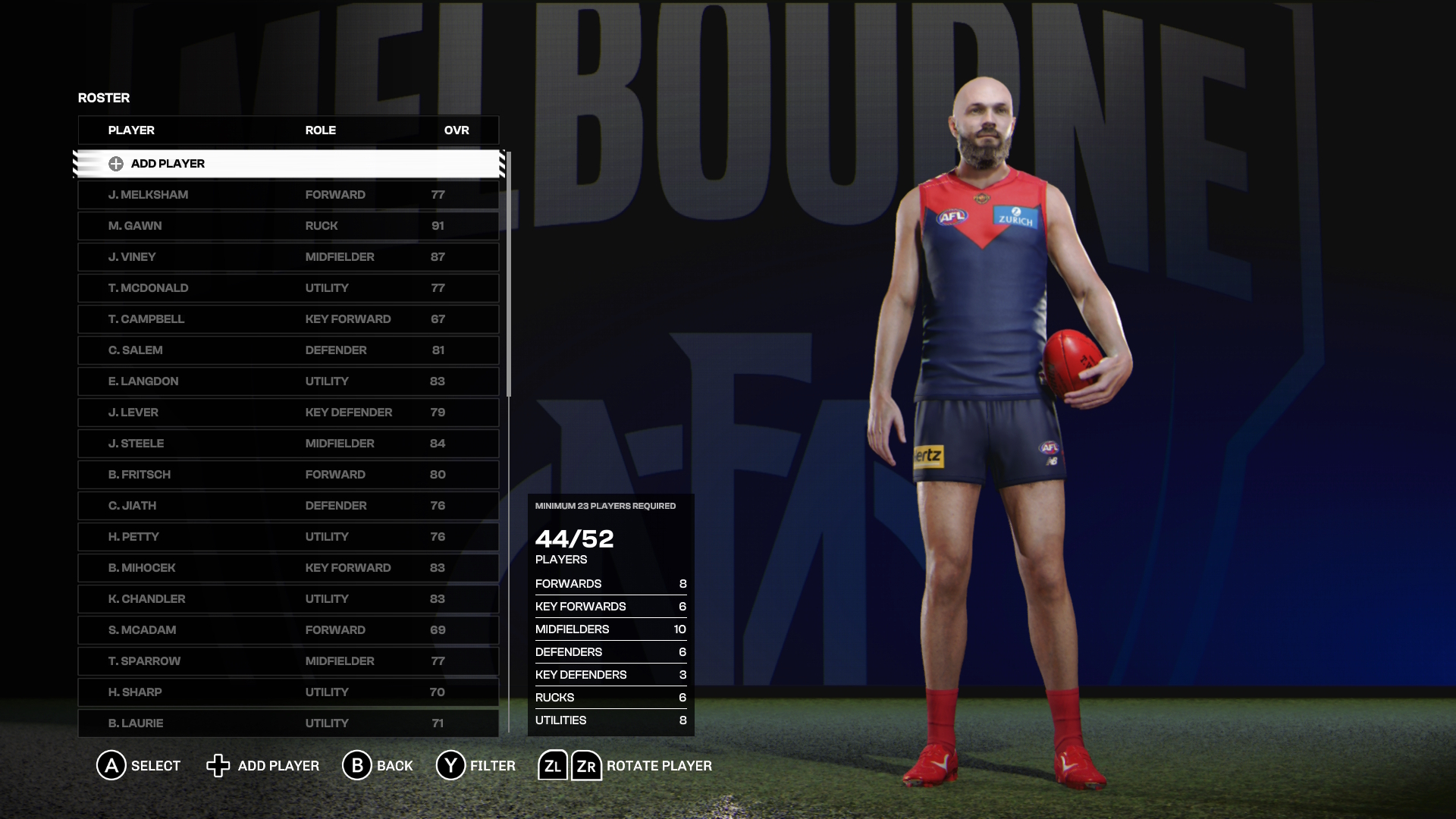Select key forward B. Mihocek
Screen dimensions: 1456x819
[288, 568]
